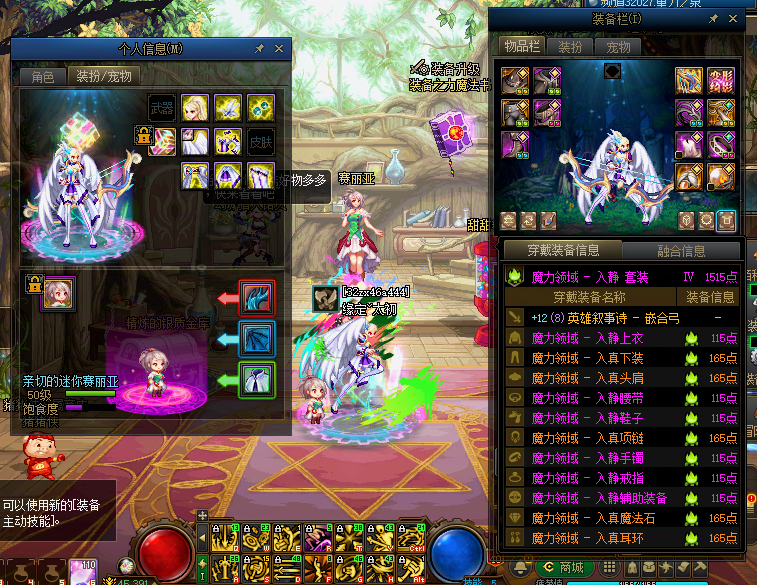
Task: Click the 武器 weapon avatar slot
Action: point(162,107)
